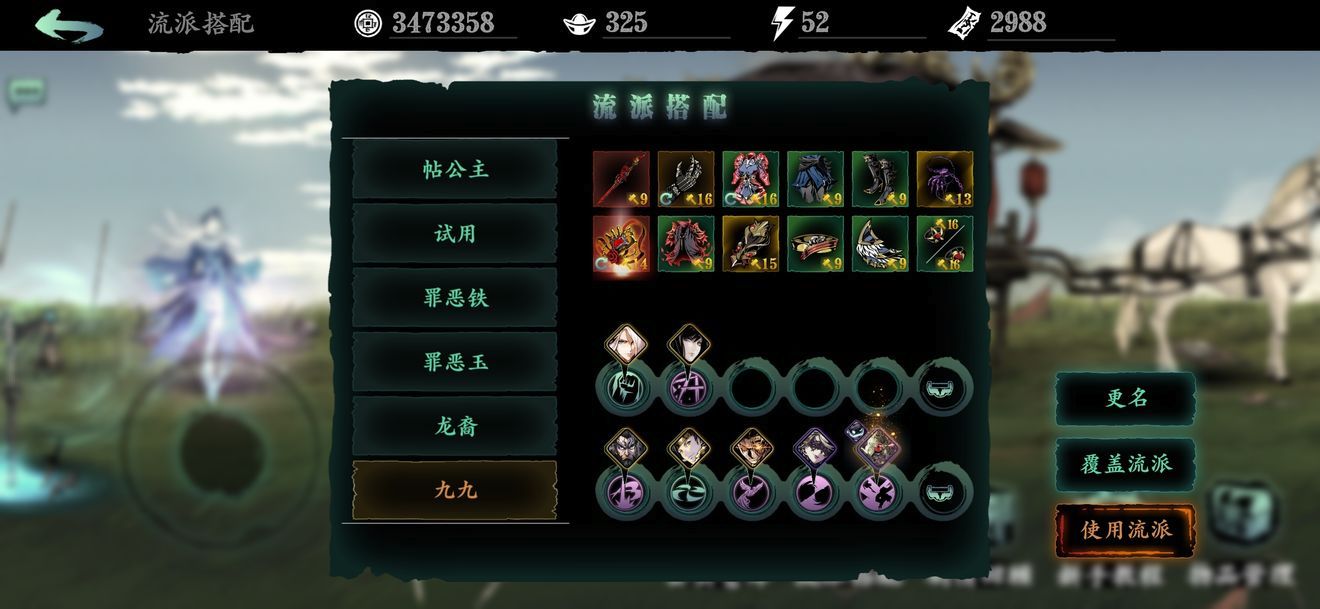
Task: Select the 帖公主 build preset
Action: 455,170
